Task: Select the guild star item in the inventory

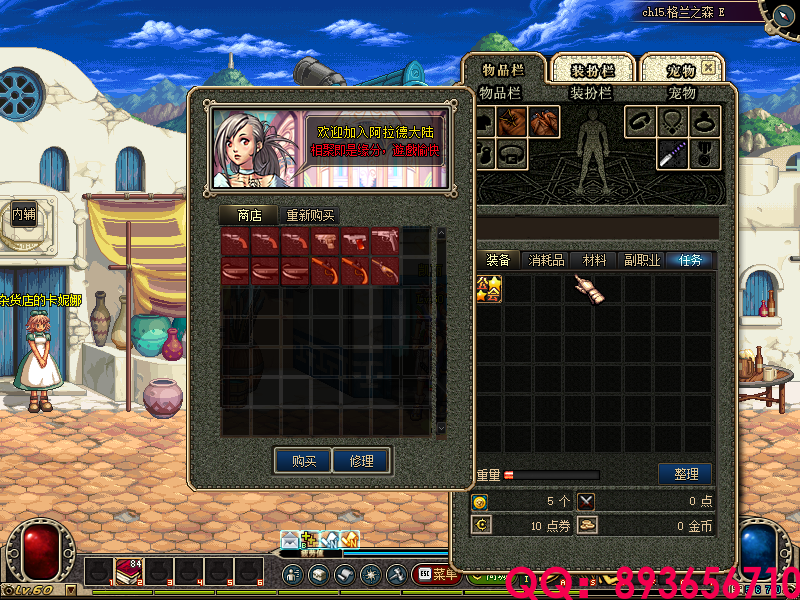Action: (489, 290)
